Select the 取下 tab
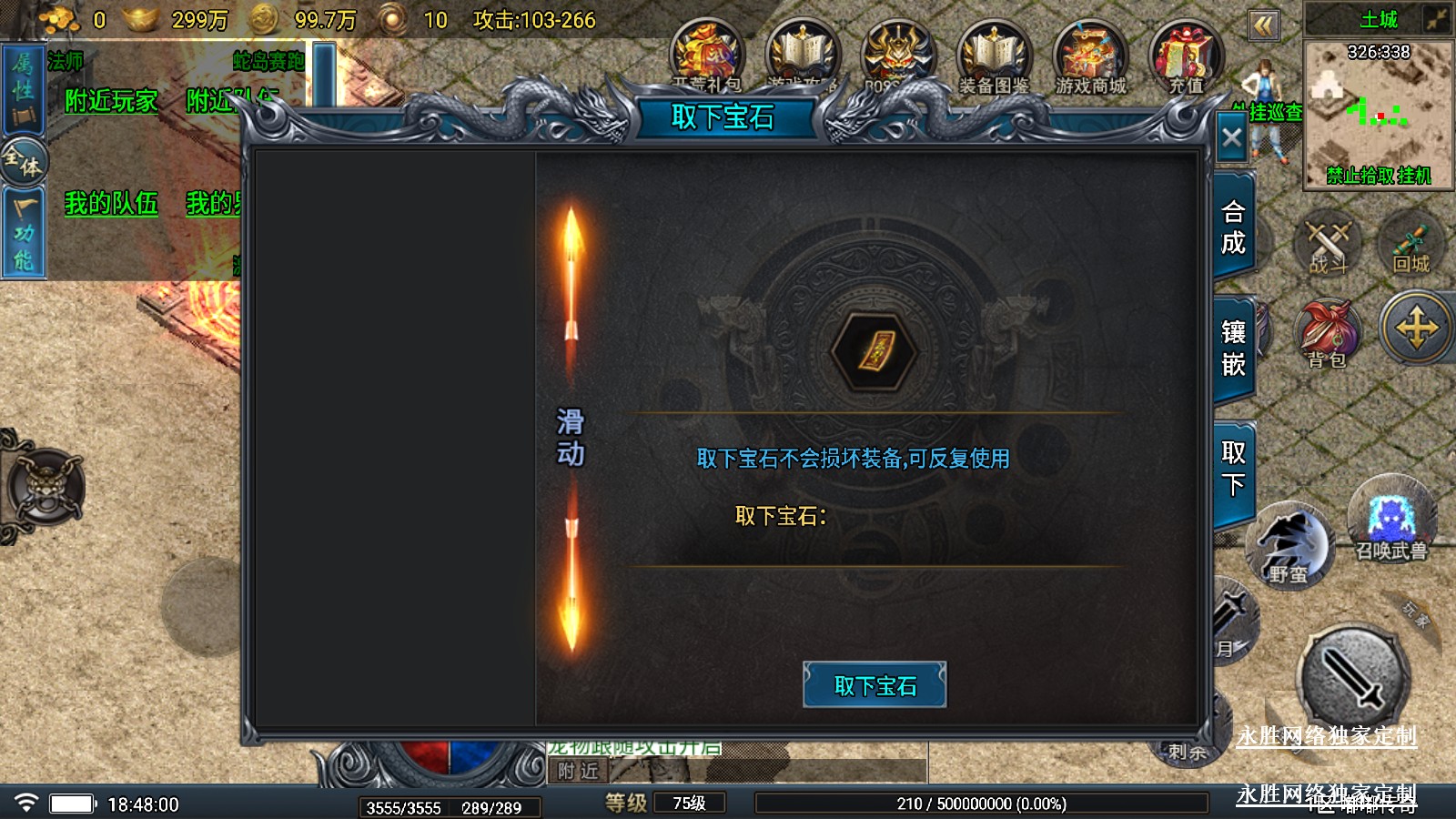This screenshot has height=819, width=1456. (1233, 469)
